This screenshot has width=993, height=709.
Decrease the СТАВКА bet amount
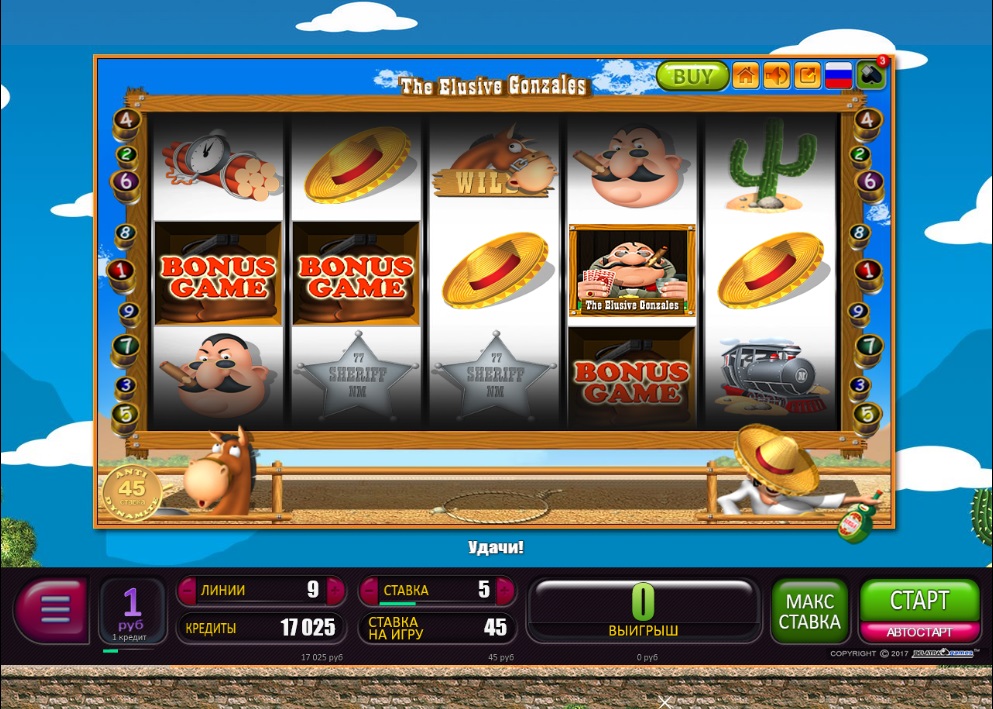click(x=368, y=590)
